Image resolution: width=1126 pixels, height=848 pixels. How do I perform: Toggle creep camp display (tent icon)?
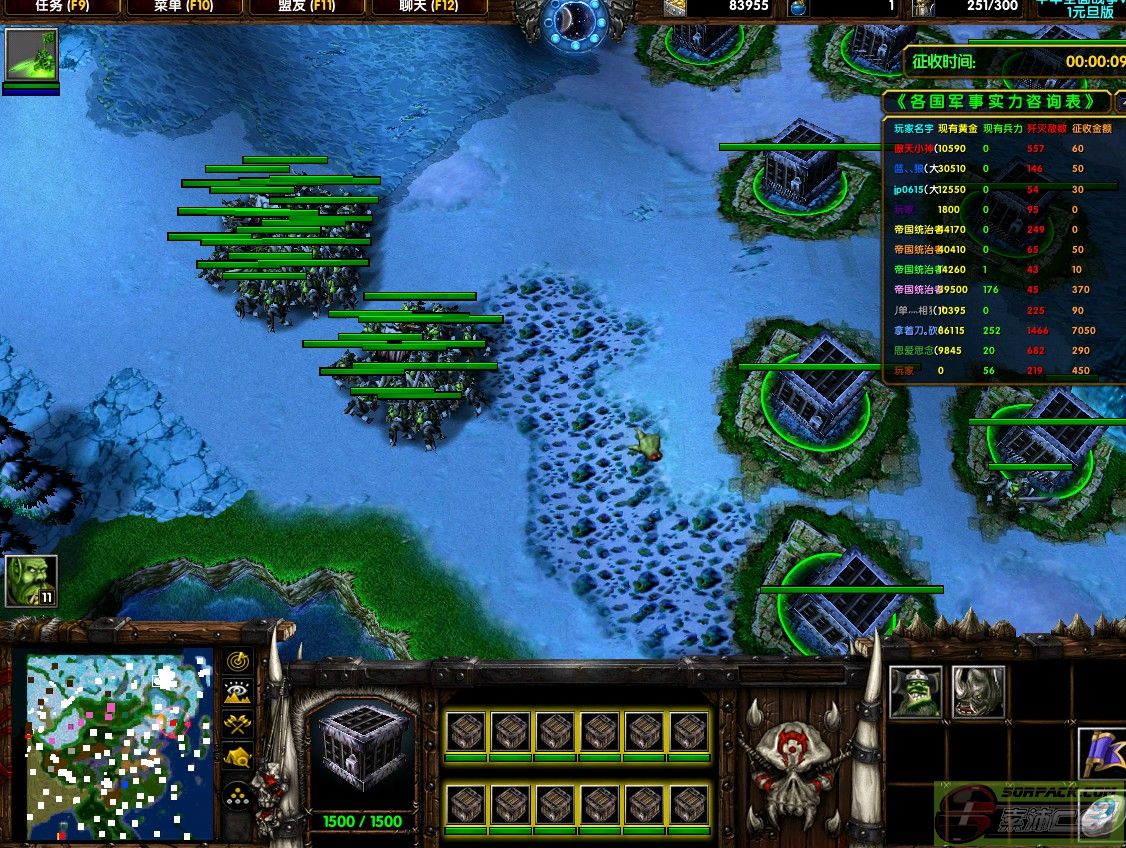(x=237, y=758)
